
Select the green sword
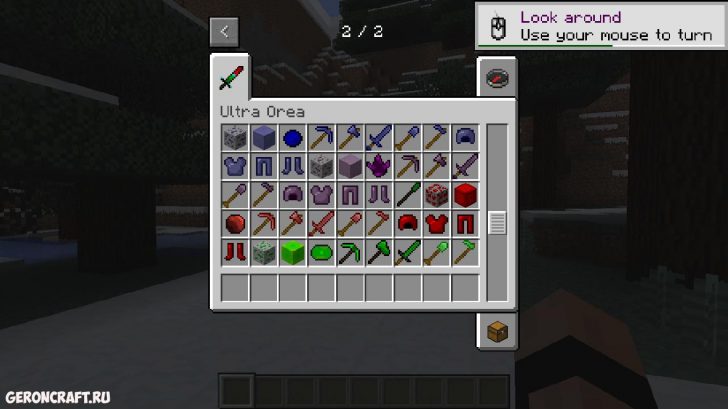(408, 253)
